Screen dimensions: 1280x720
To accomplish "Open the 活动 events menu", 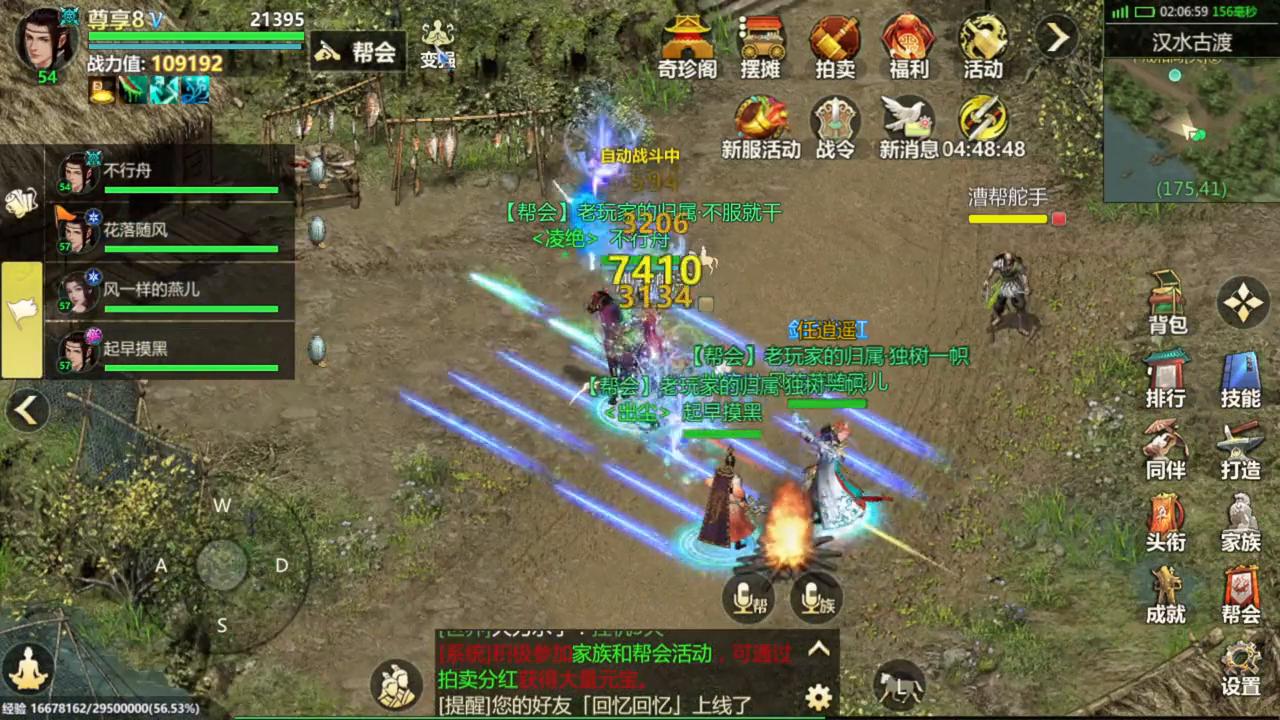I will [x=983, y=46].
